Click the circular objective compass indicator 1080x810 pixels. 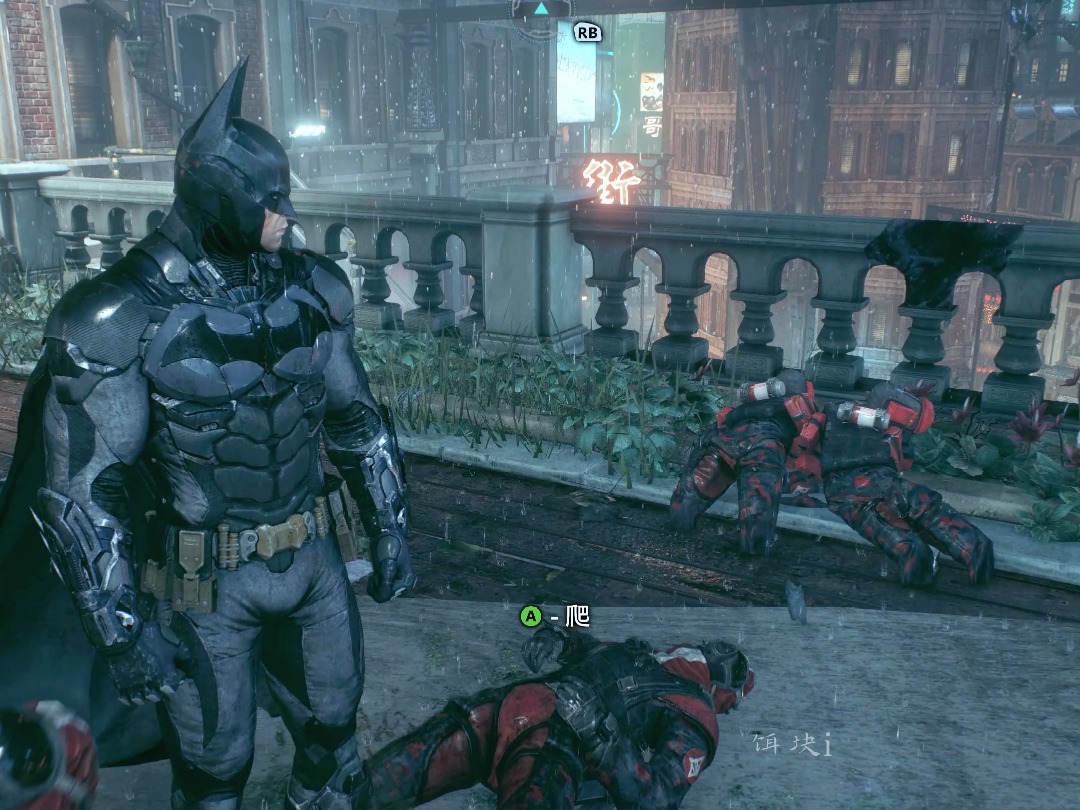[540, 8]
